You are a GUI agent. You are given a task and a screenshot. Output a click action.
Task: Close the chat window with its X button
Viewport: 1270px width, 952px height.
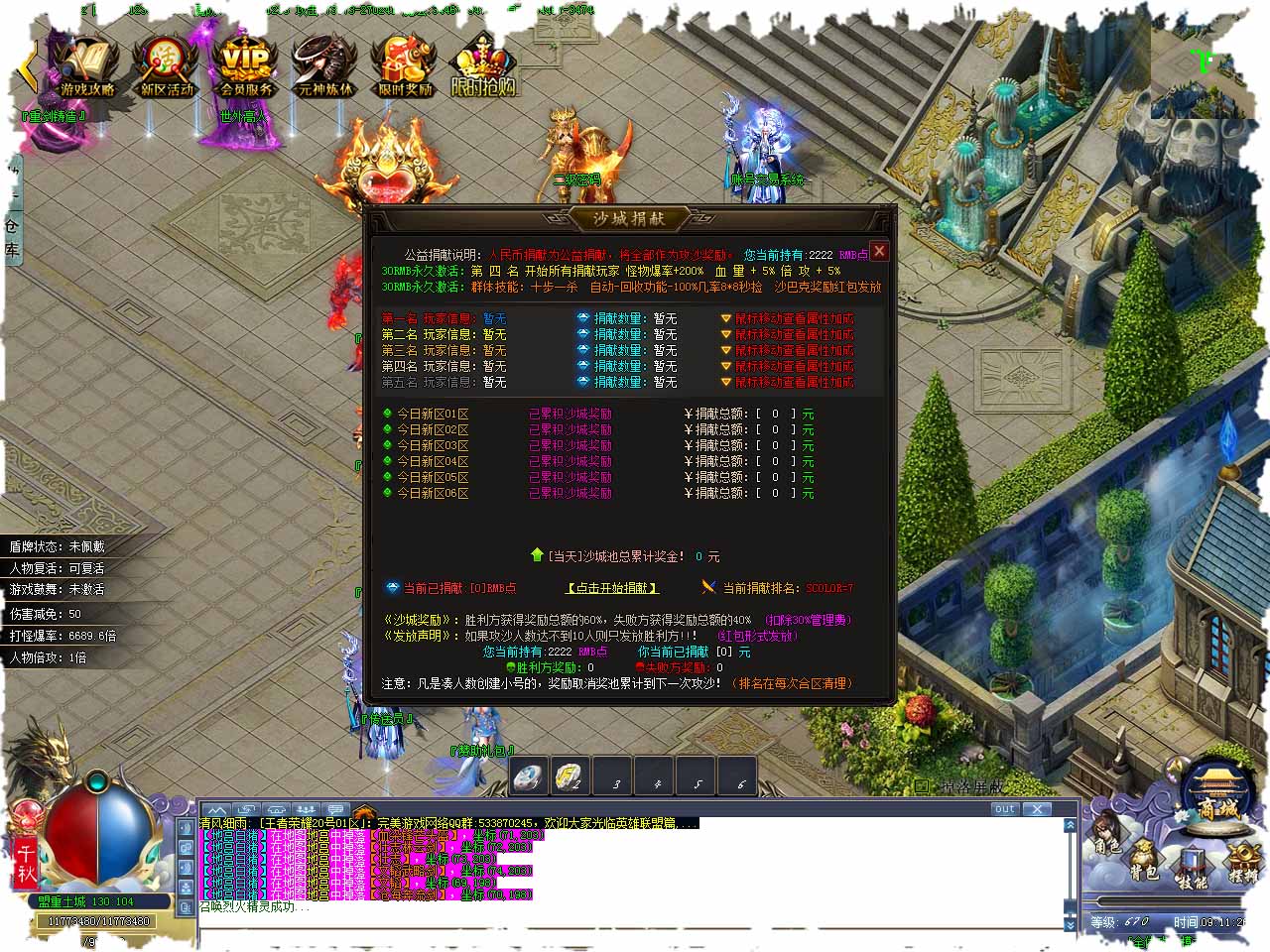1037,809
